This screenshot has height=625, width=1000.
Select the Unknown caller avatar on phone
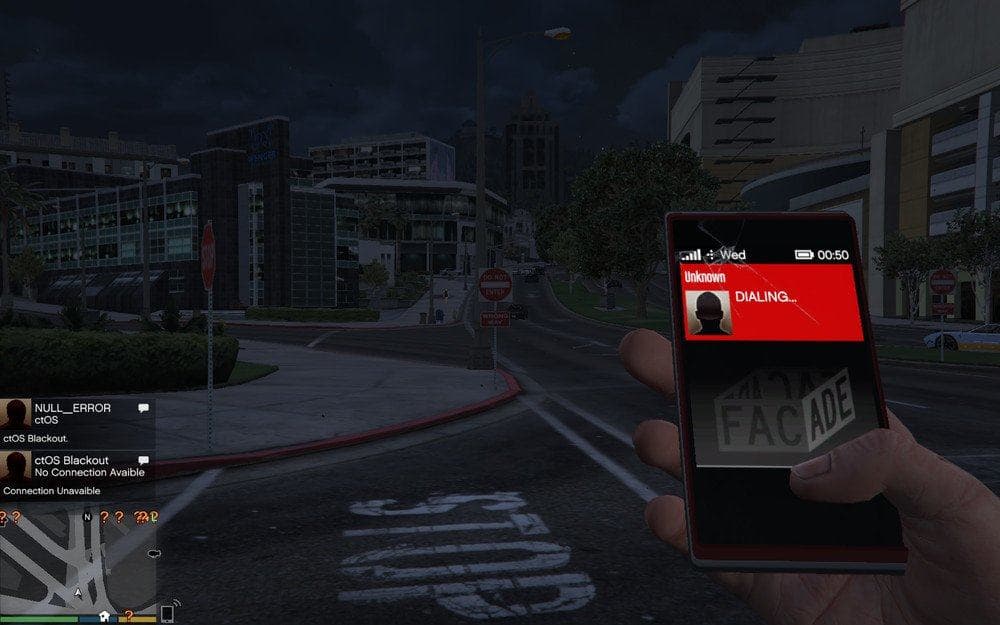click(x=713, y=313)
